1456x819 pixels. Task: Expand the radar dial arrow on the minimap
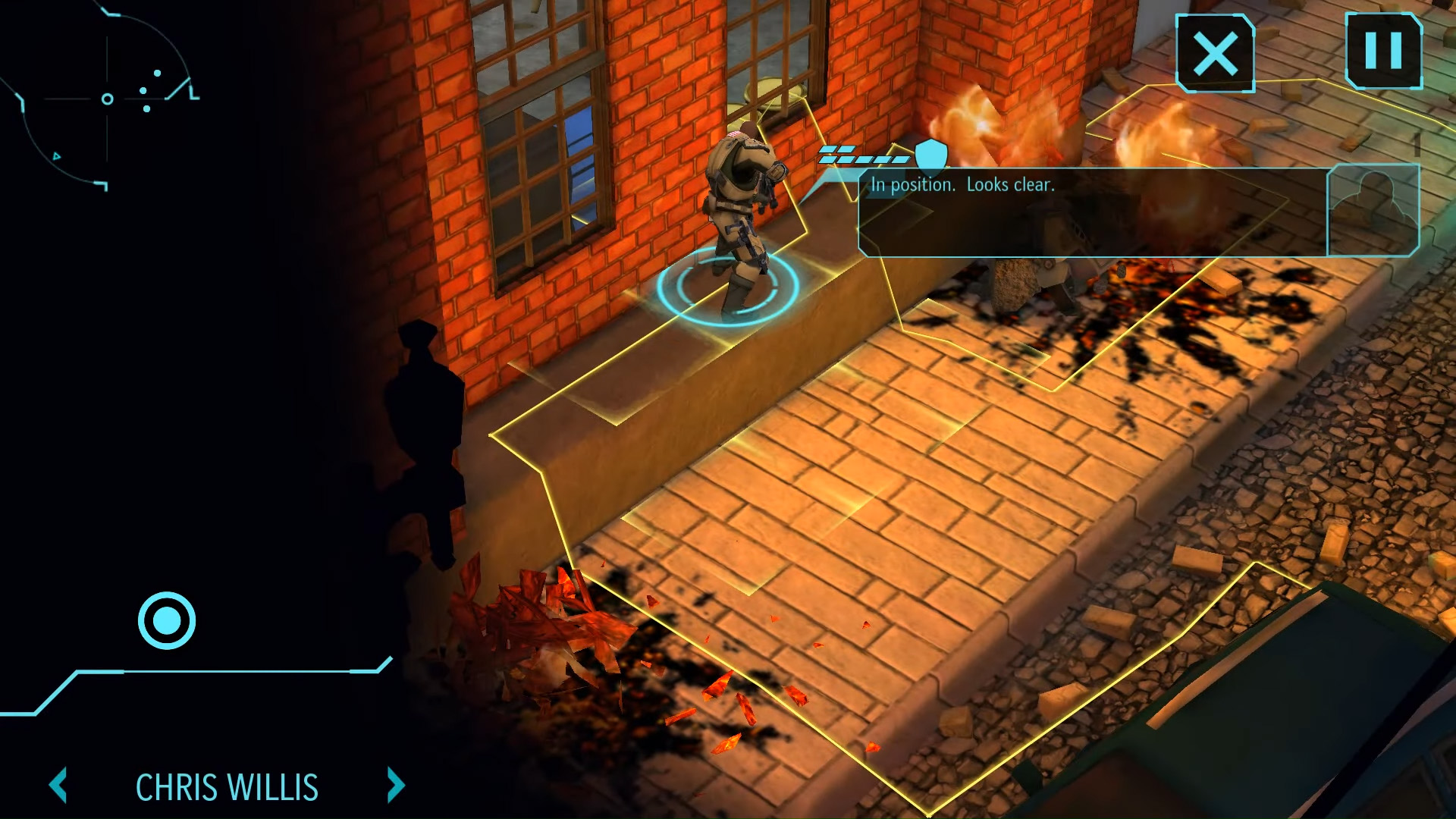57,156
